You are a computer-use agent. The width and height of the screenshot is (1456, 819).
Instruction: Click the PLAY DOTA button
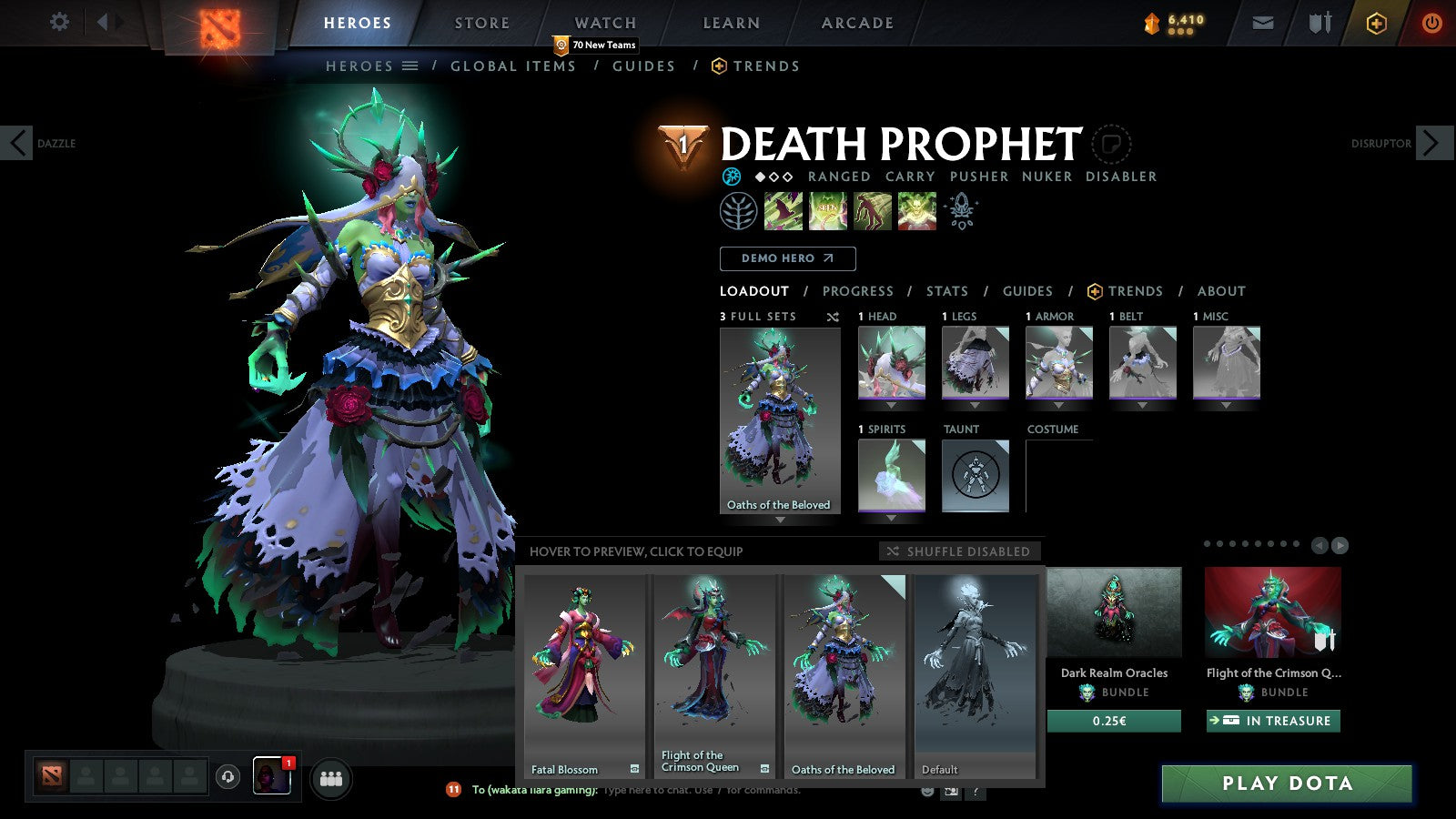(1286, 783)
